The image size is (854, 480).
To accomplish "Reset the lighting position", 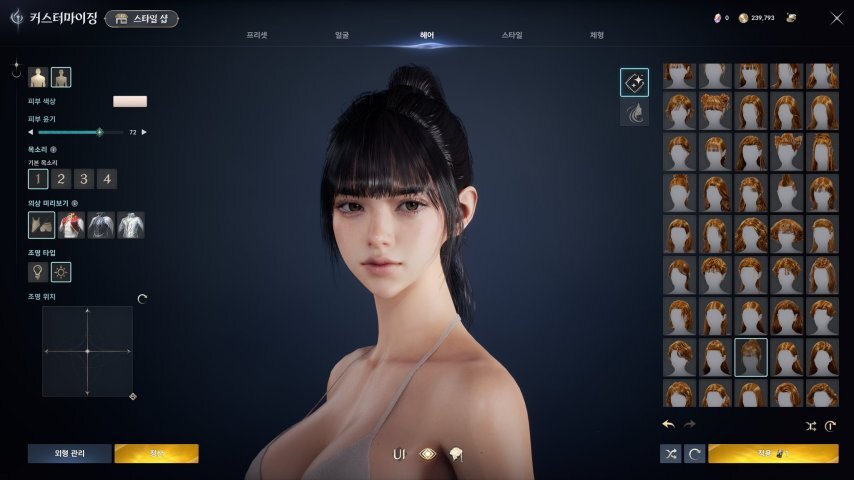I will click(x=141, y=298).
